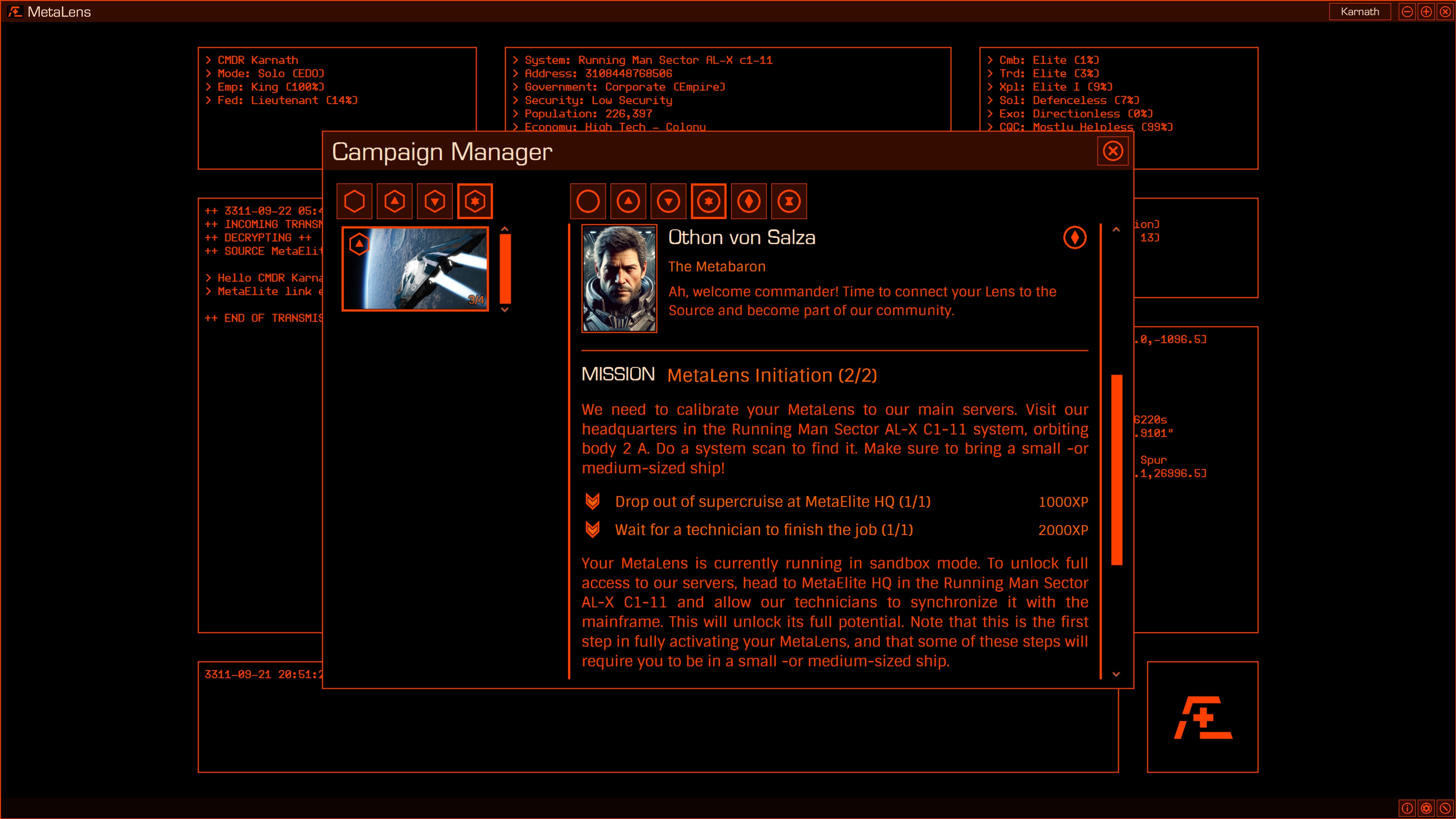Viewport: 1456px width, 819px height.
Task: Toggle the circle diamond mission filter
Action: 749,201
